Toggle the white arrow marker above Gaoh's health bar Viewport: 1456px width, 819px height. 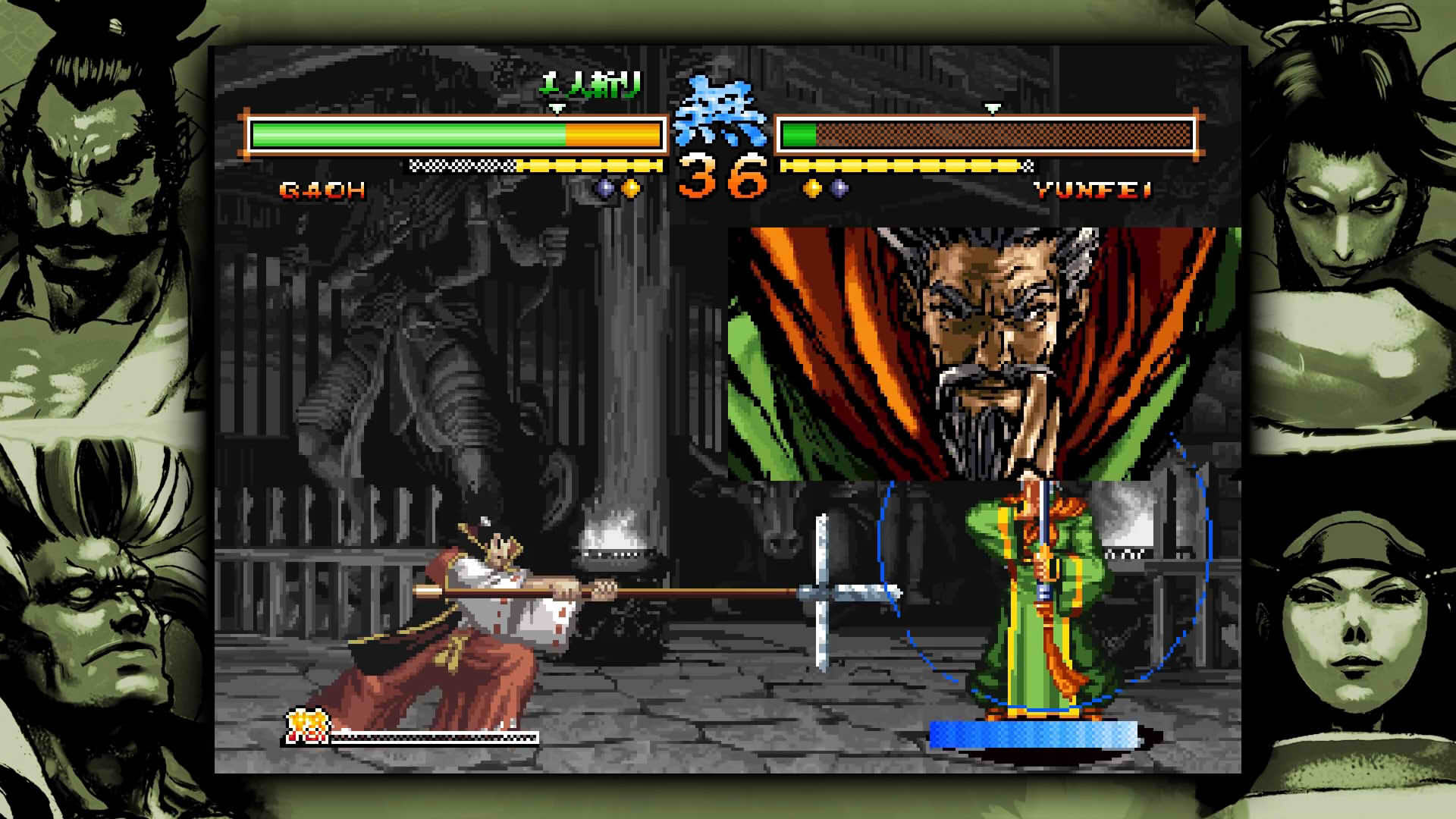pos(559,108)
